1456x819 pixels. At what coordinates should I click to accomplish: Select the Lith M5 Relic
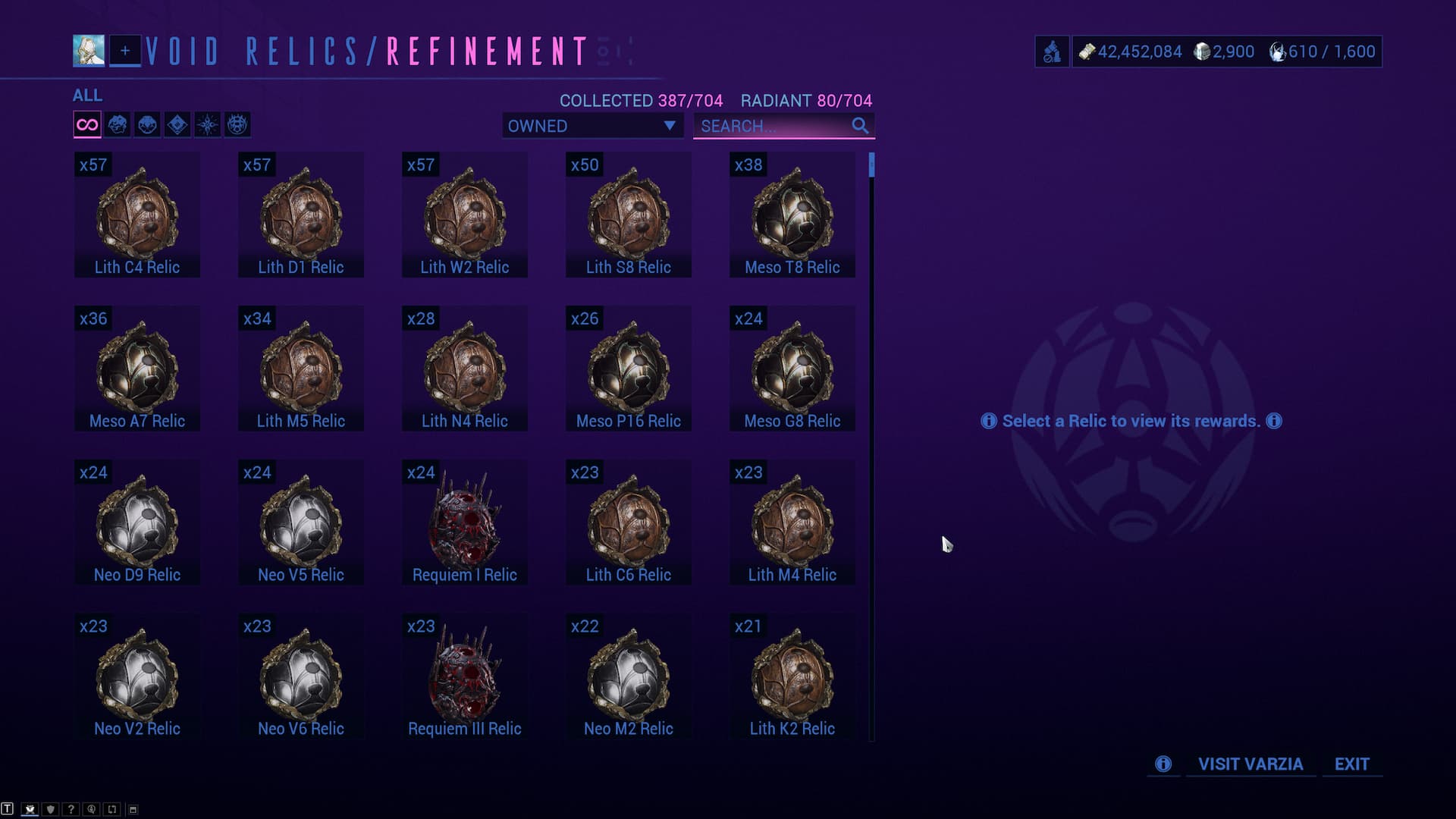(x=301, y=369)
